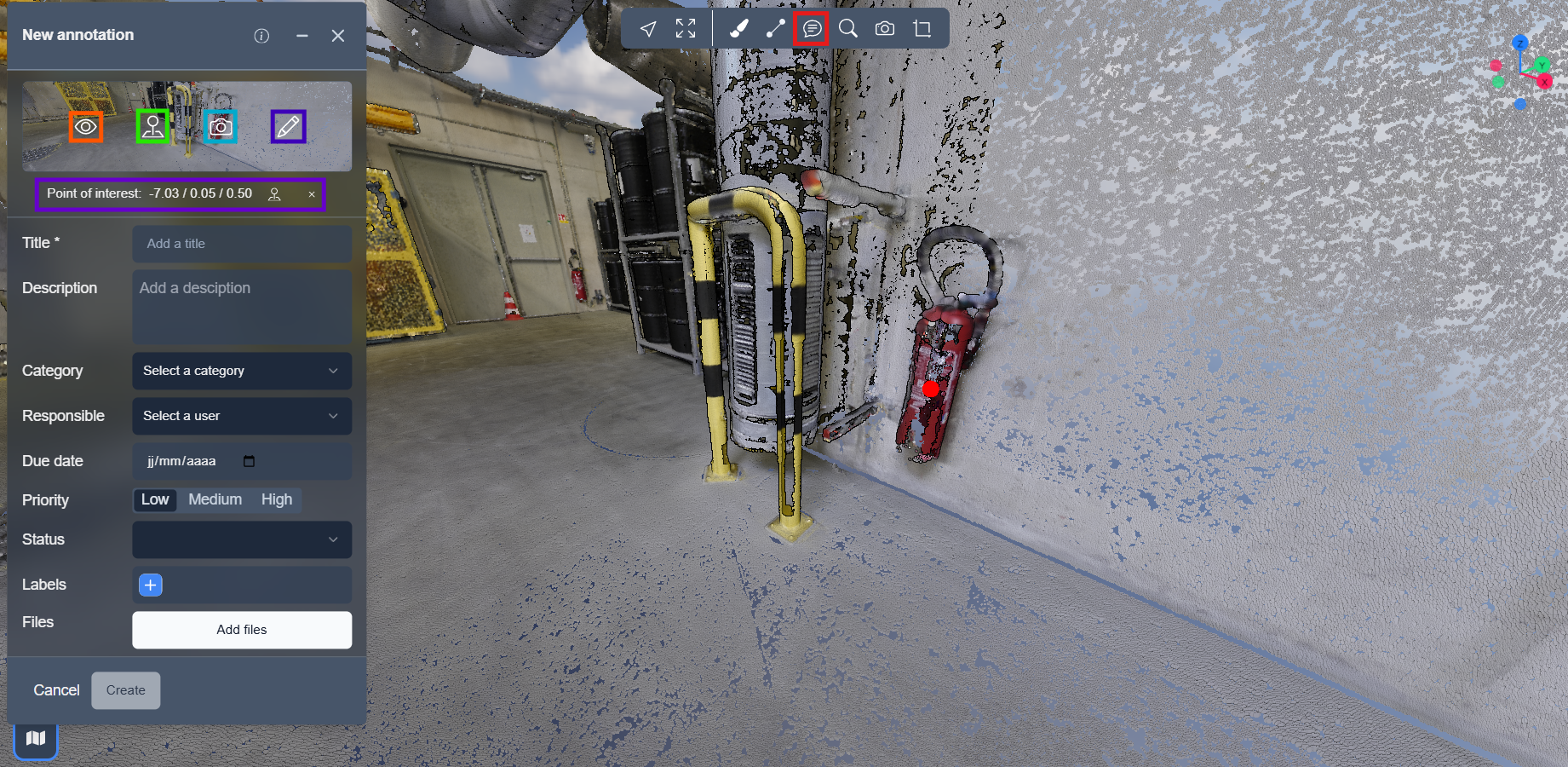Cancel the new annotation
Image resolution: width=1568 pixels, height=767 pixels.
coord(56,690)
